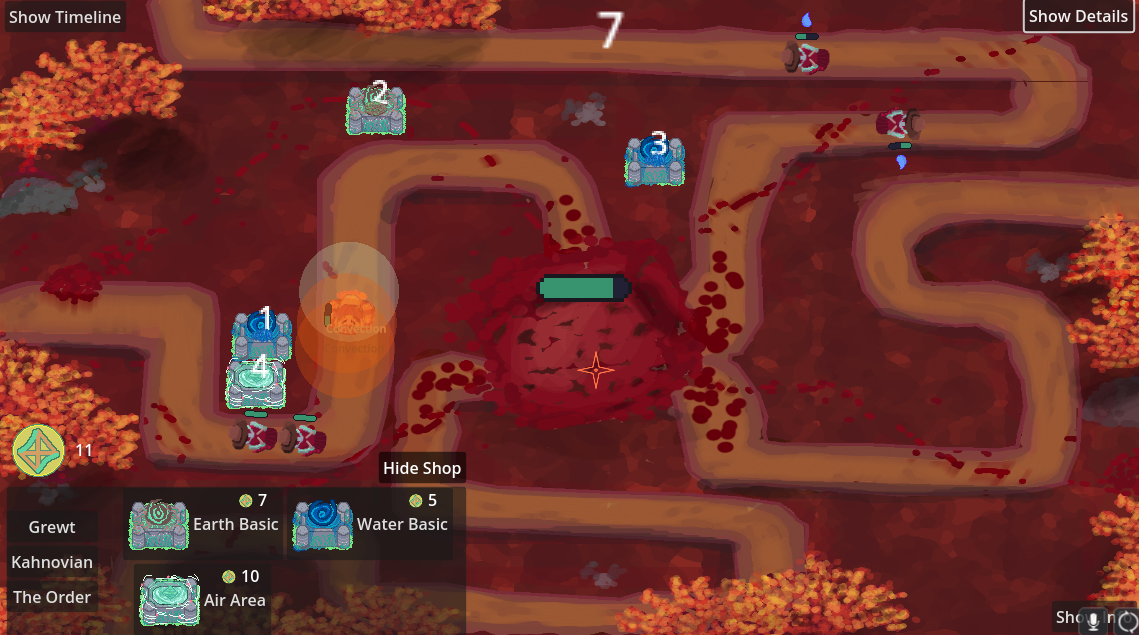Buy the Earth Basic tower
This screenshot has height=635, width=1139.
point(205,524)
